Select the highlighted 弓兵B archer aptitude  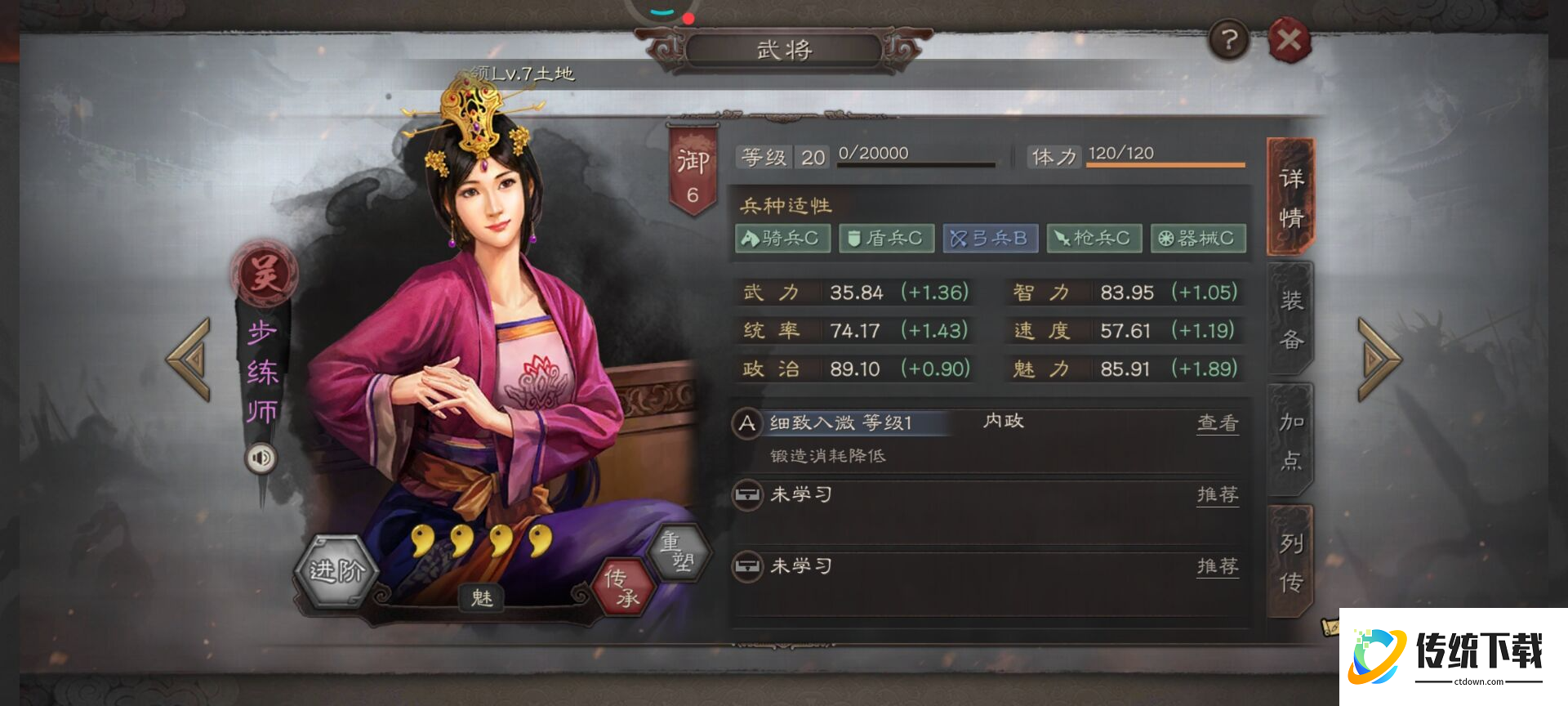point(990,238)
